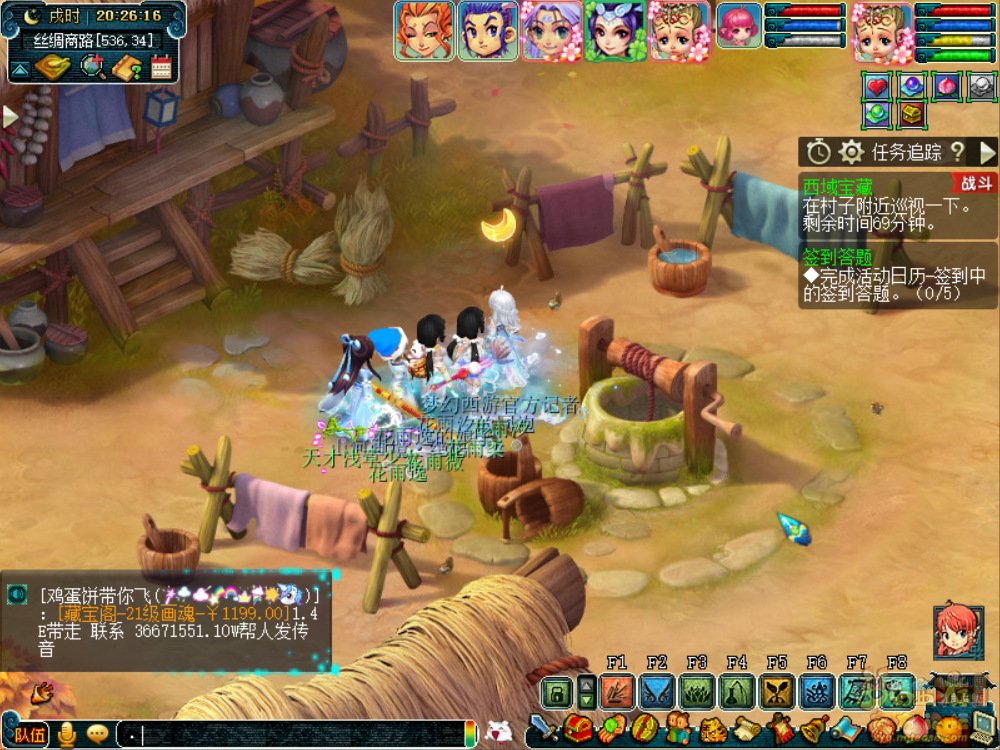Select the 签到答题 quest entry
The image size is (1000, 750).
pyautogui.click(x=837, y=256)
